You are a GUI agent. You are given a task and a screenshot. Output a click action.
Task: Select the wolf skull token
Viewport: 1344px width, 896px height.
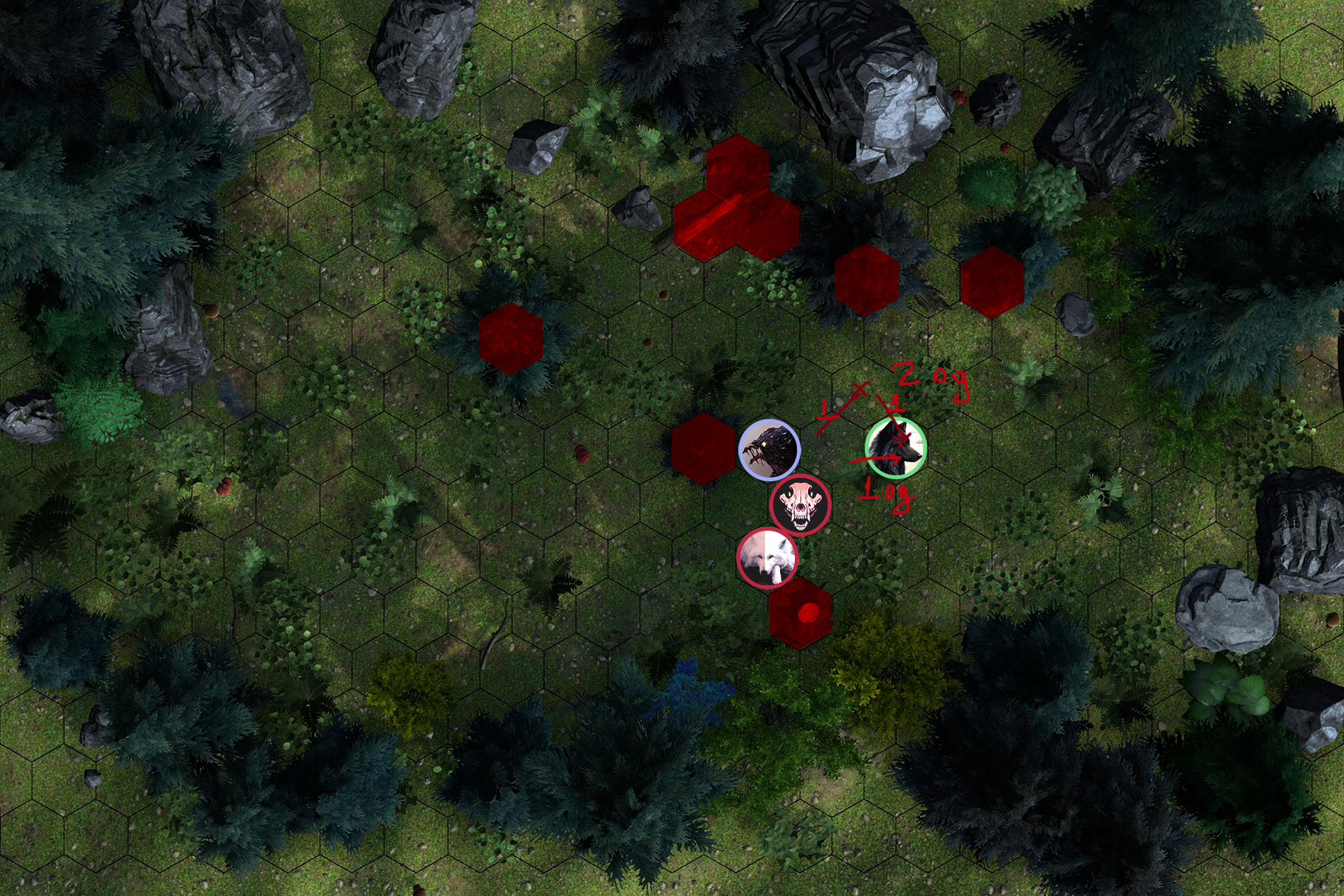800,504
